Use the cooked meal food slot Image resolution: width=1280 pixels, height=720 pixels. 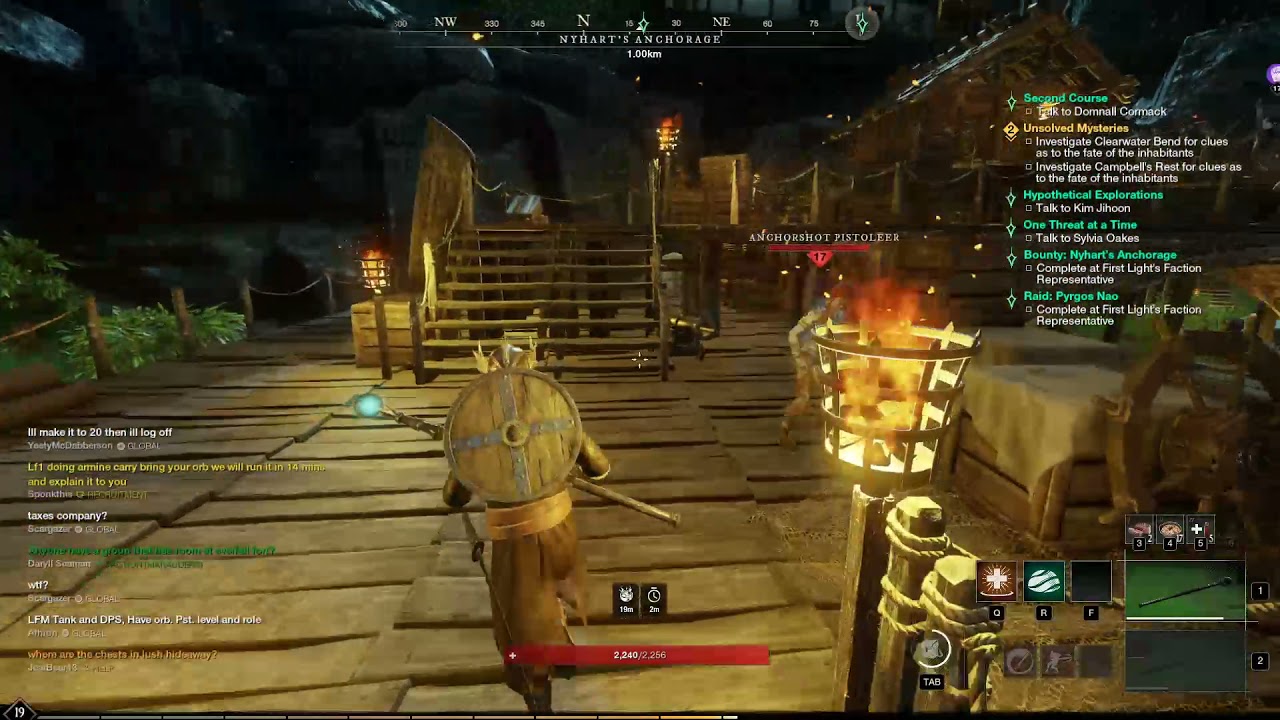[1170, 530]
